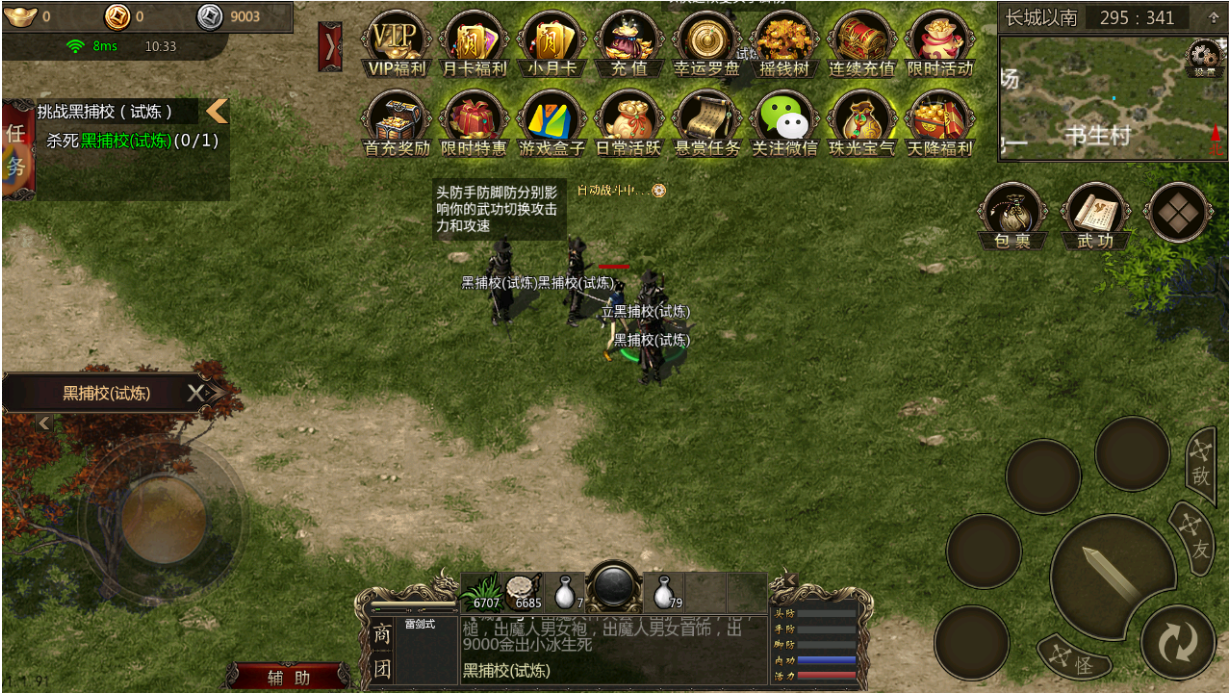Close the 黑捕校(试炼) target panel
The image size is (1230, 695).
click(196, 394)
